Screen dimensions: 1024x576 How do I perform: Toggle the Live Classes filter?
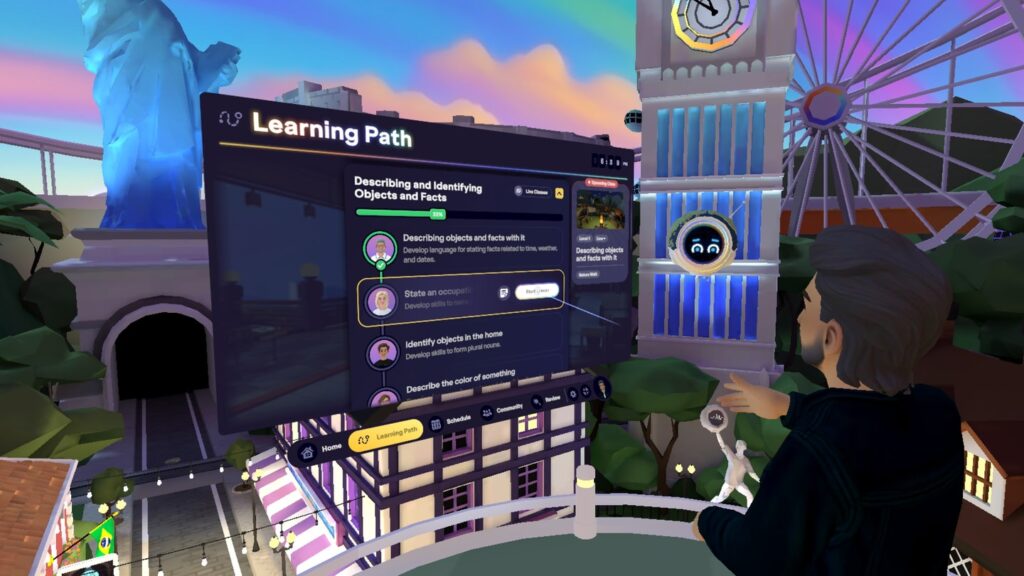pyautogui.click(x=530, y=190)
